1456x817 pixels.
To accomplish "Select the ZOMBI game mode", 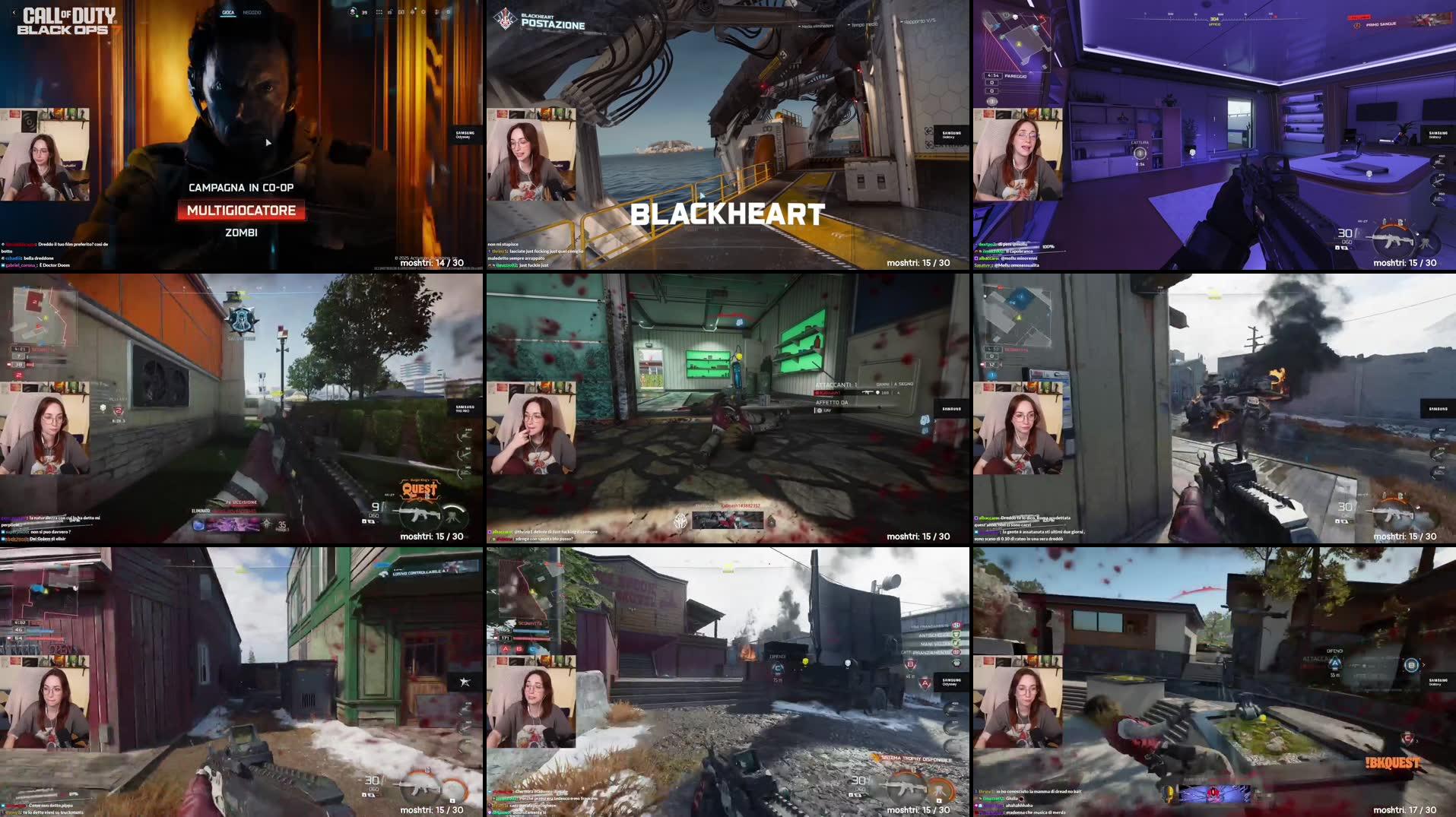I will tap(242, 232).
